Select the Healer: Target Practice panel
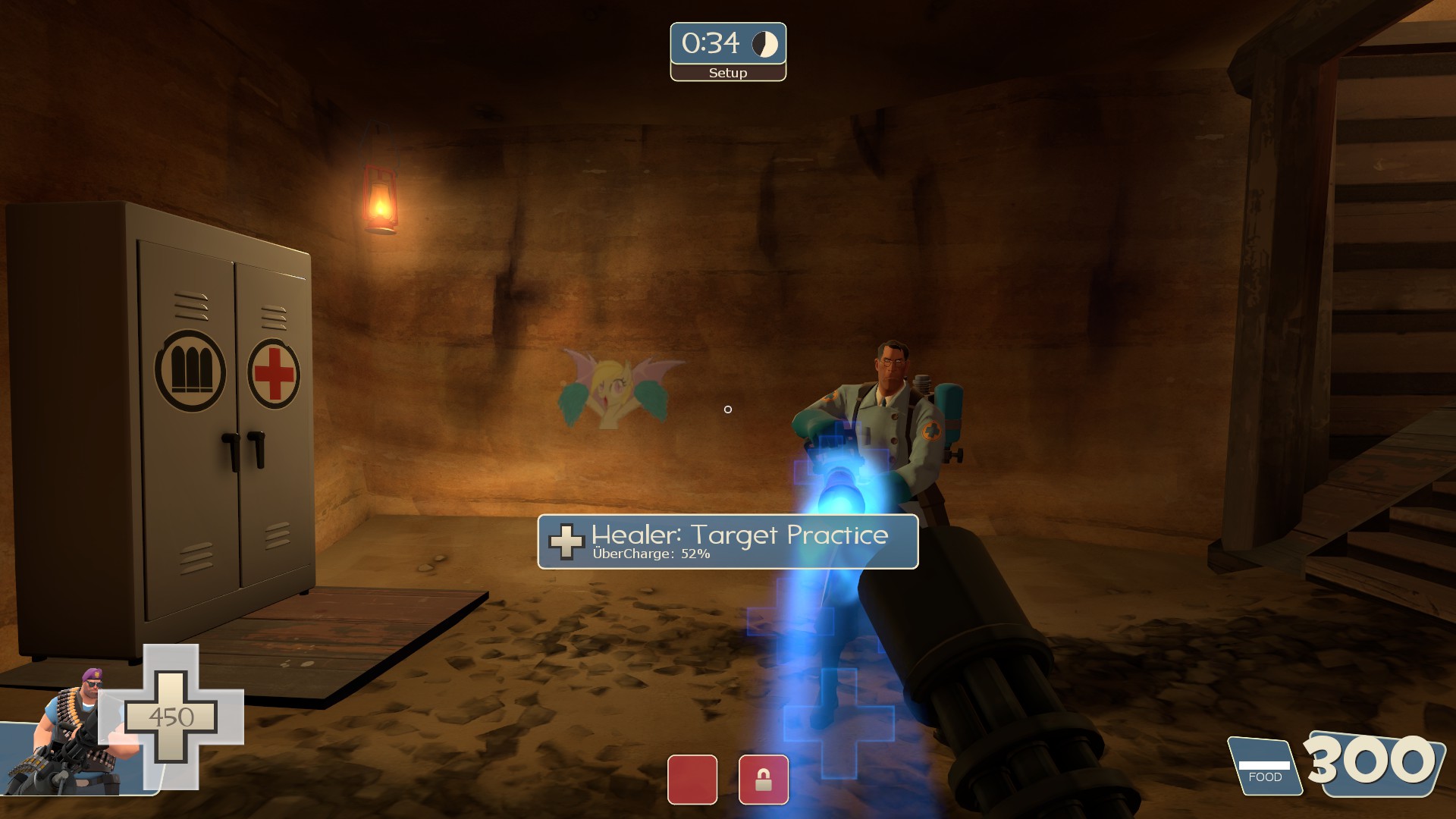 coord(727,541)
